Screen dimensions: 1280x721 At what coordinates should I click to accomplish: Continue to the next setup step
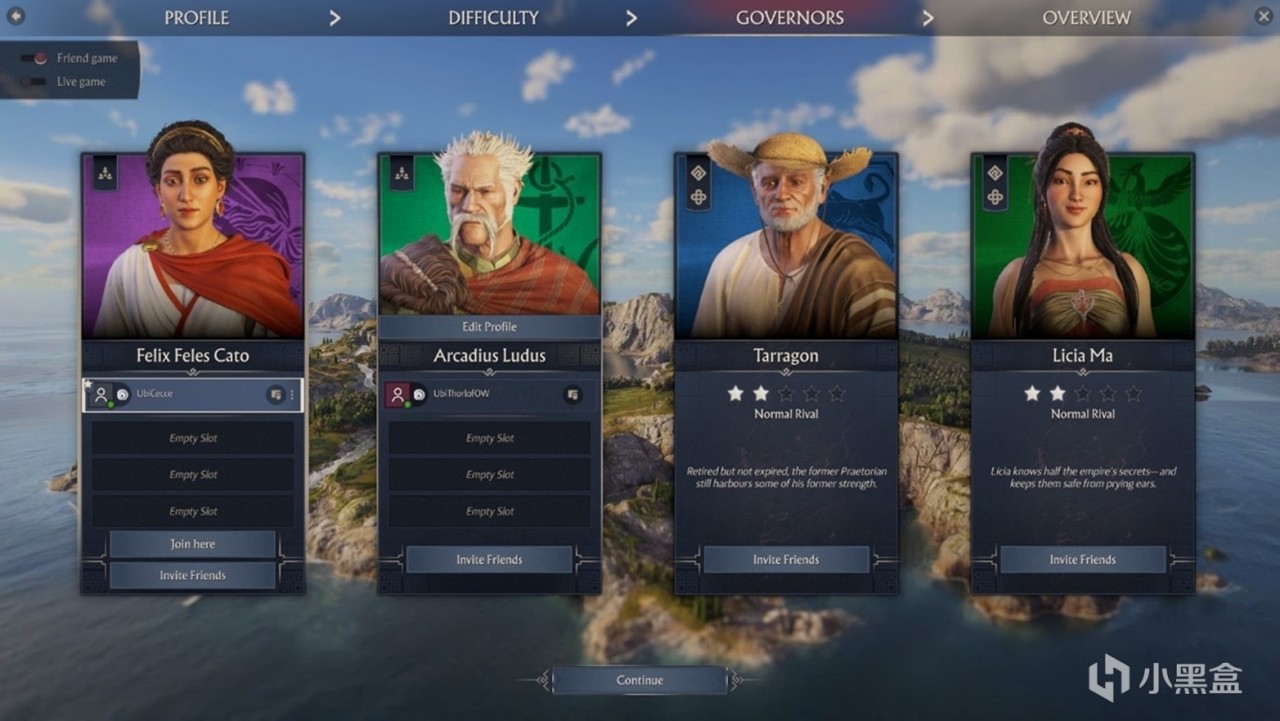640,680
